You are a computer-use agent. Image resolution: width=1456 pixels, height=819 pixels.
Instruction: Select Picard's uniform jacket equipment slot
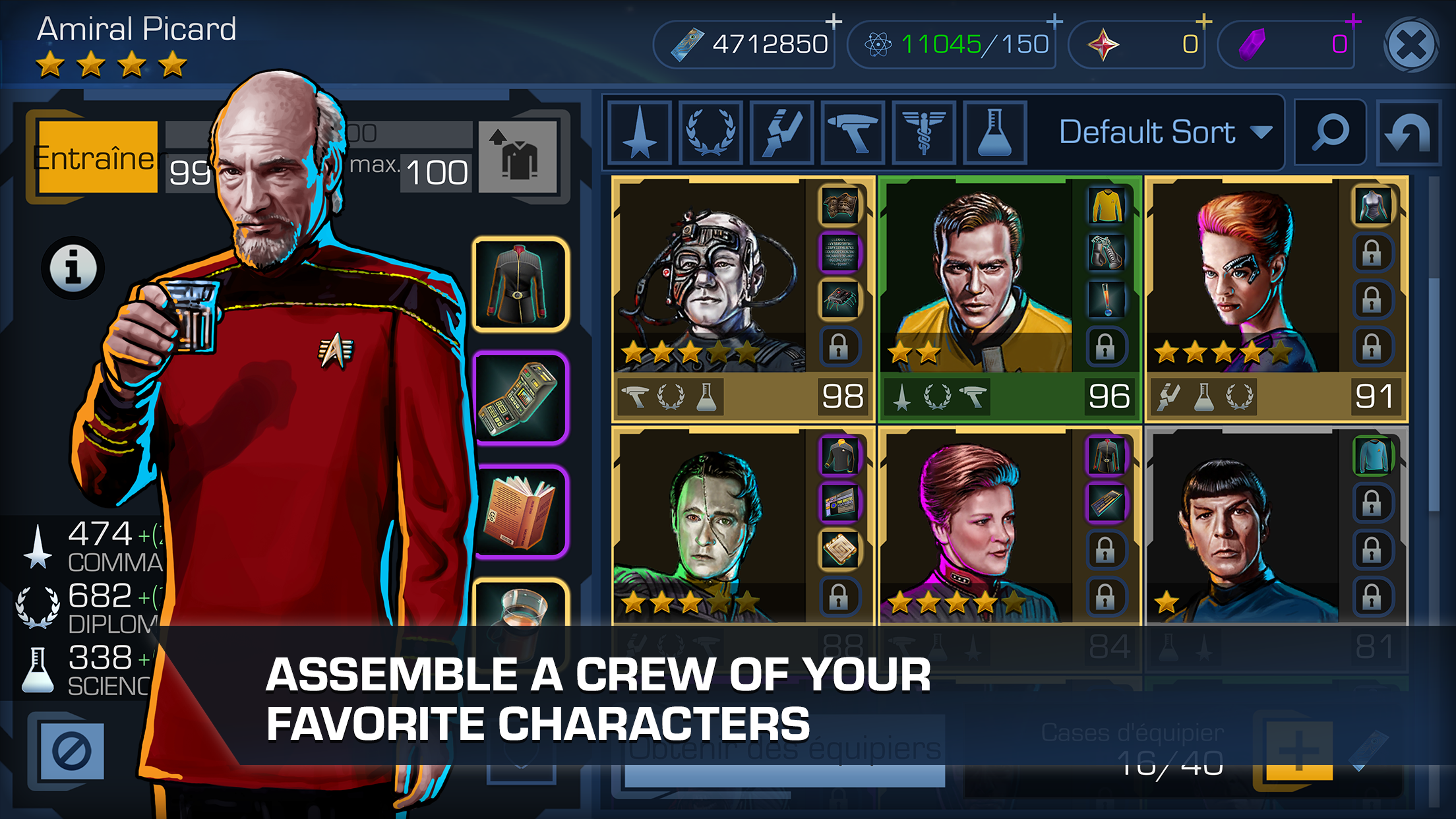(520, 284)
